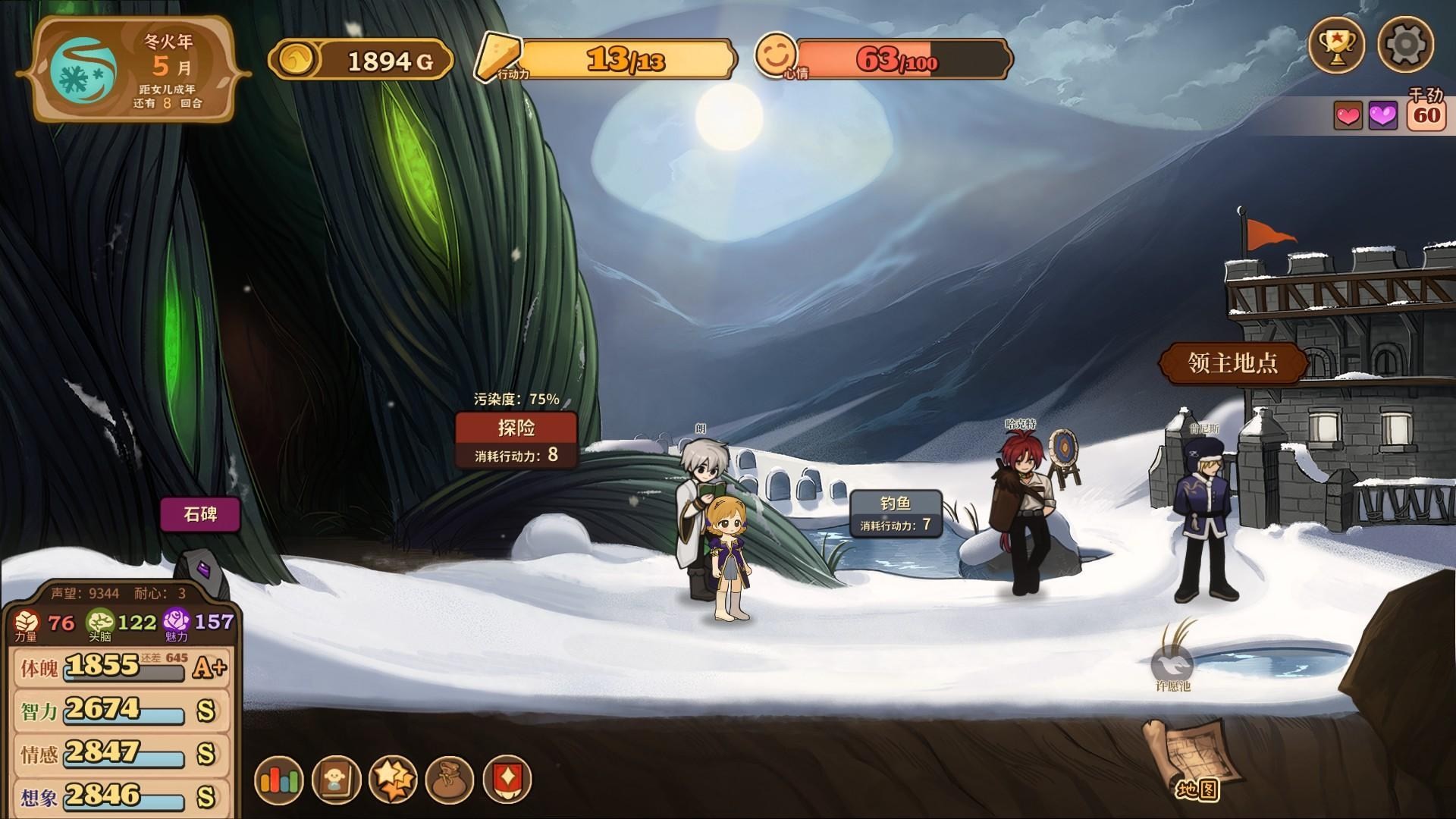Screen dimensions: 1456x819
Task: Open the gold stars icon
Action: (393, 780)
